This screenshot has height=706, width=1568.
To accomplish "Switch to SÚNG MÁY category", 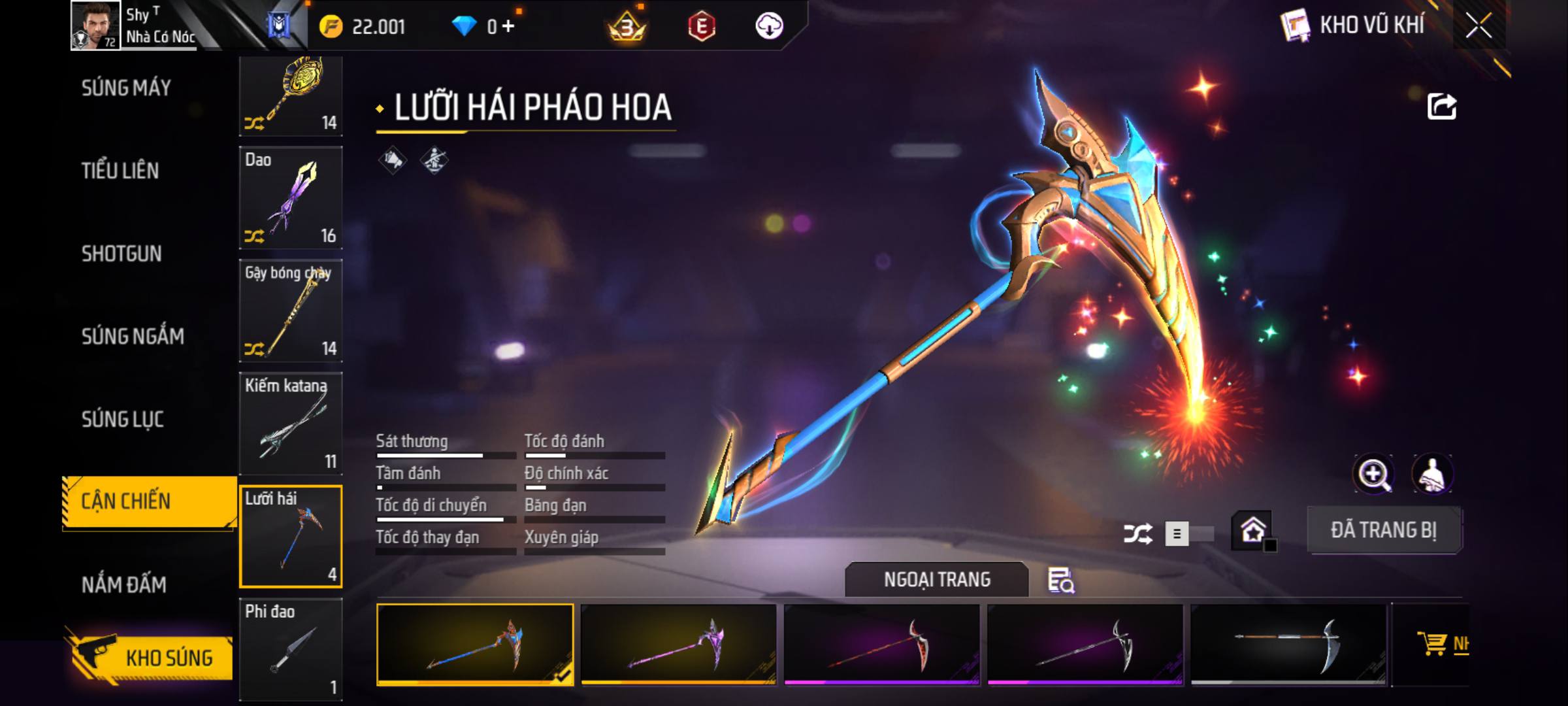I will (126, 88).
